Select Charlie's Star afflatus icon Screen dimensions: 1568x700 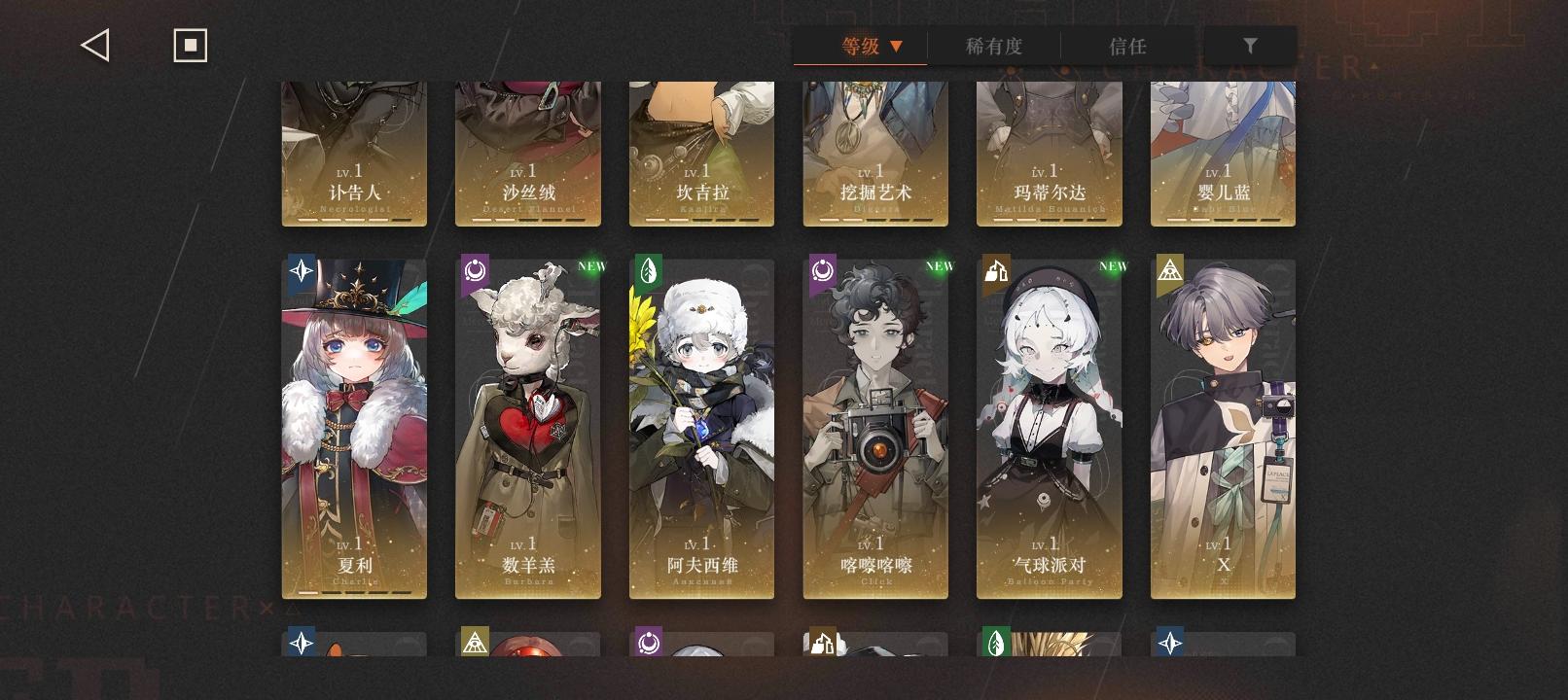coord(302,271)
